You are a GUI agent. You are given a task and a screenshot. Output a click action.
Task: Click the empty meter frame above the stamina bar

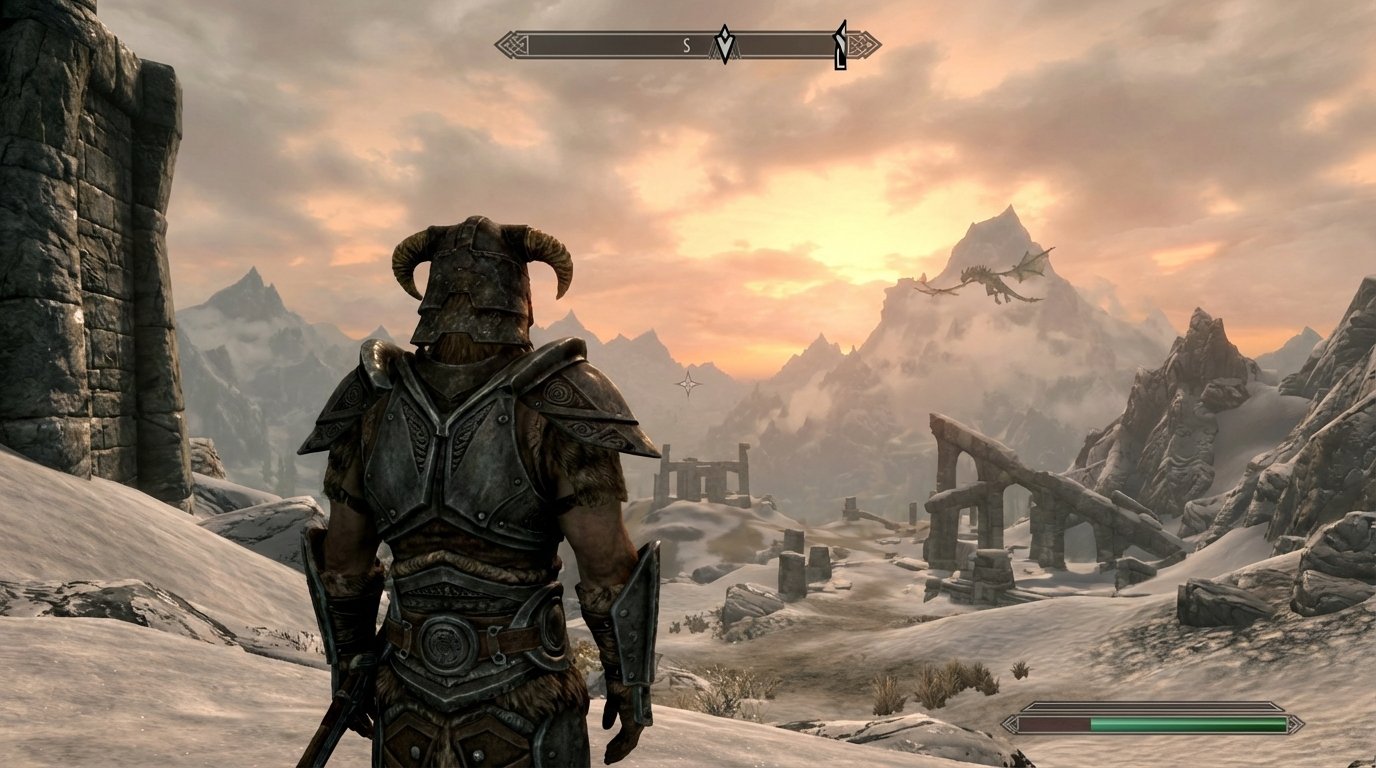(1150, 705)
